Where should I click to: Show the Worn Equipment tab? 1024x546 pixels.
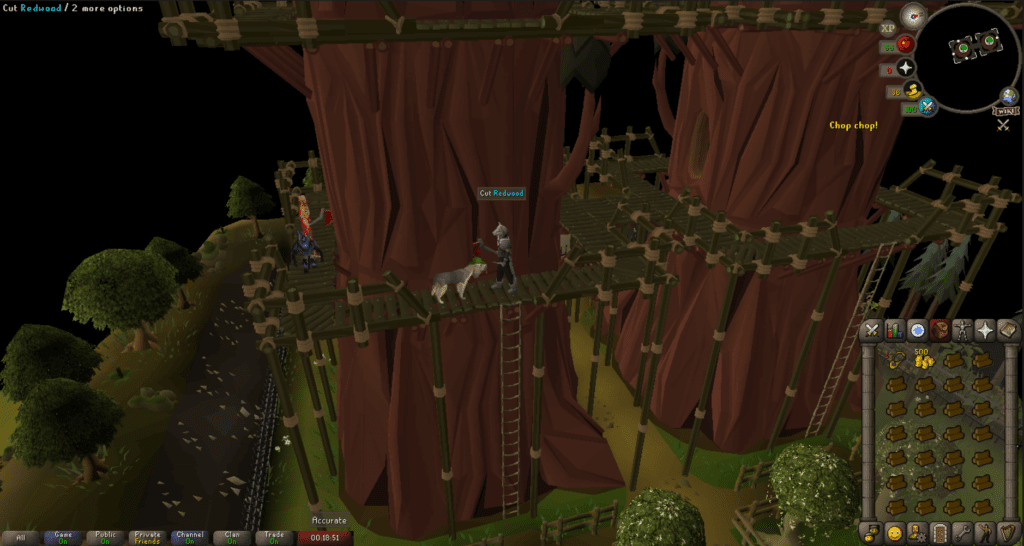click(x=963, y=330)
